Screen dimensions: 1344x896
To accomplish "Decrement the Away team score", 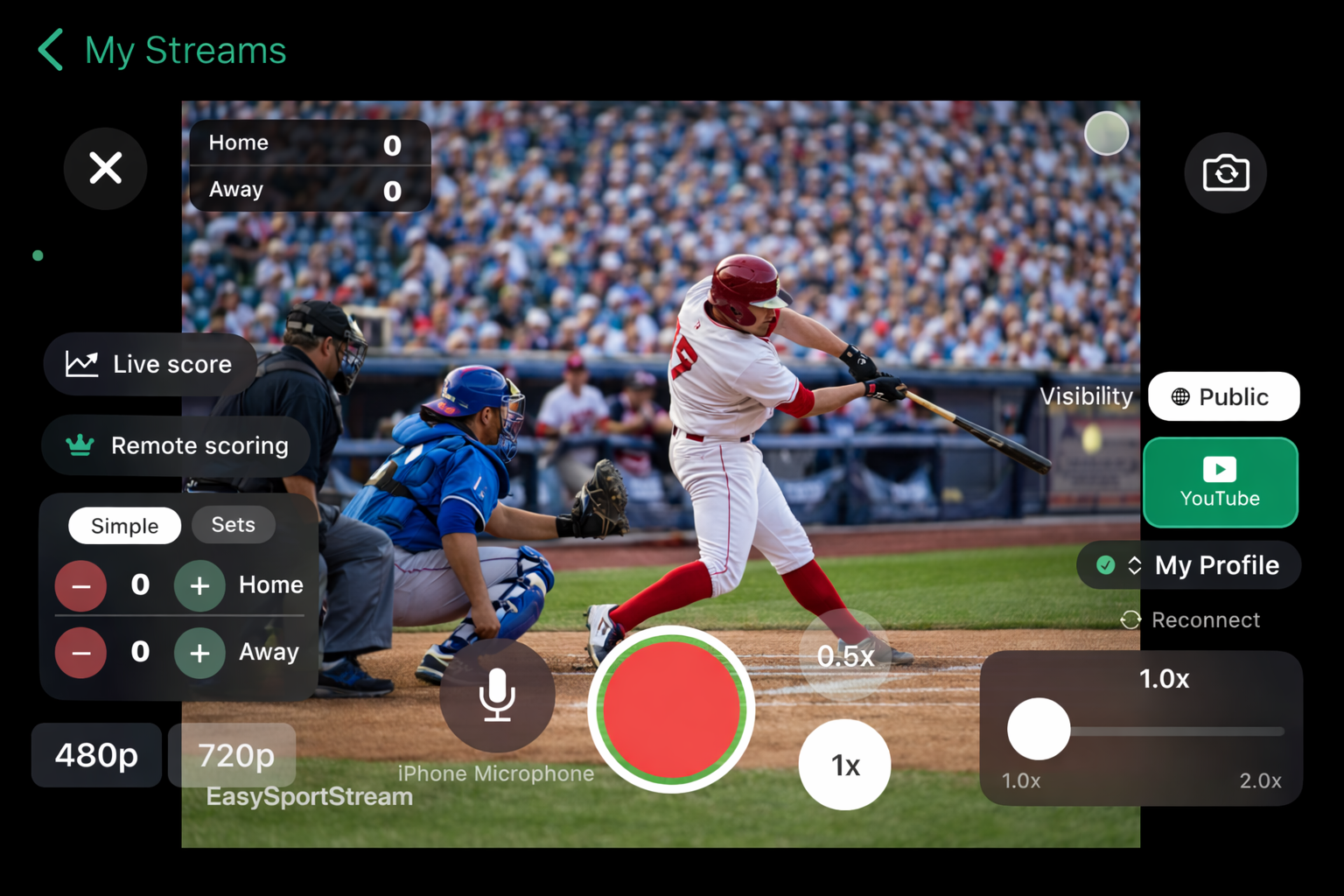I will click(x=80, y=653).
